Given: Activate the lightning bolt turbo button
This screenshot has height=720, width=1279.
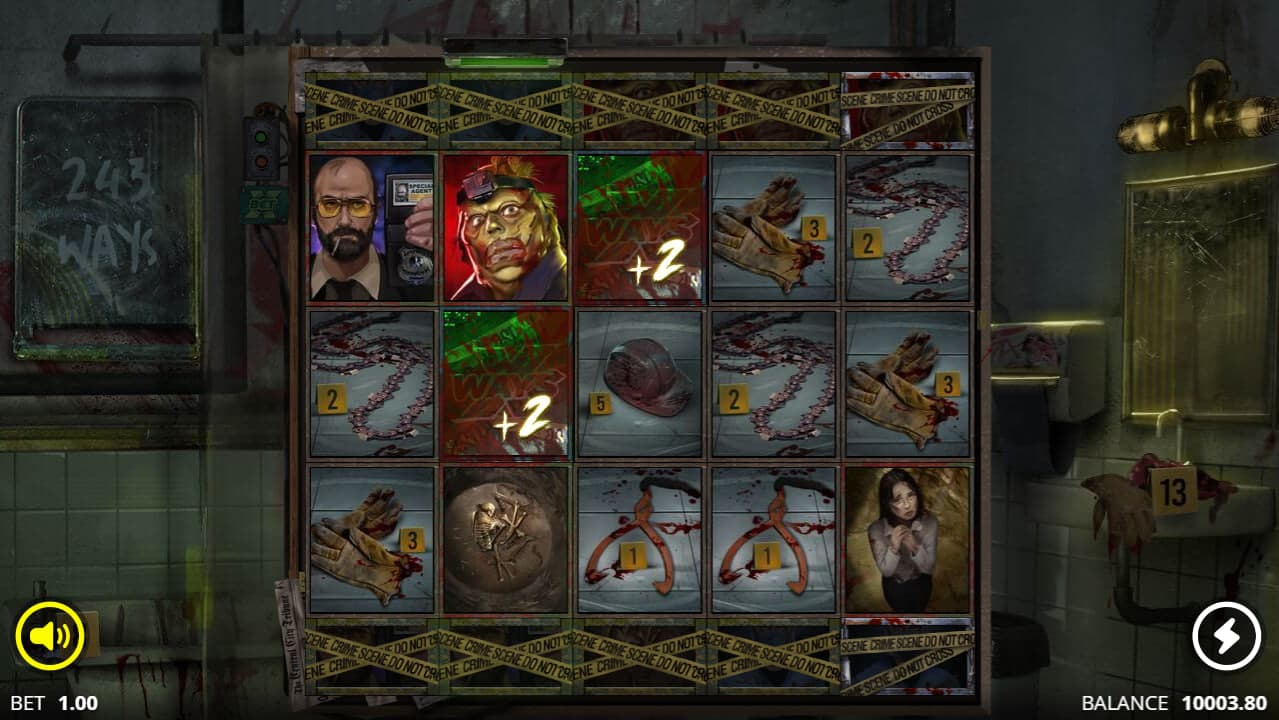Looking at the screenshot, I should (x=1226, y=636).
